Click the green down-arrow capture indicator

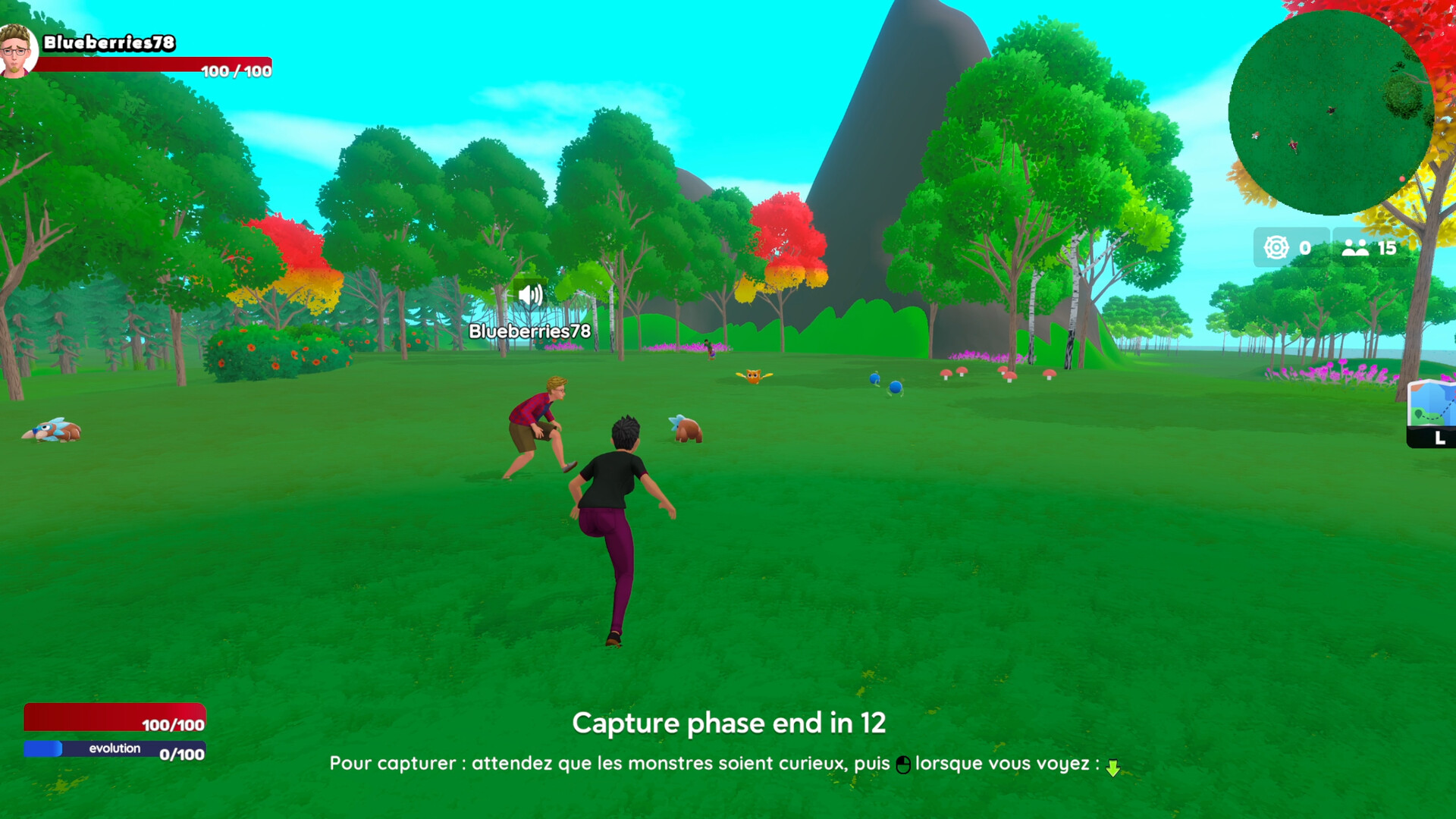[x=1114, y=767]
